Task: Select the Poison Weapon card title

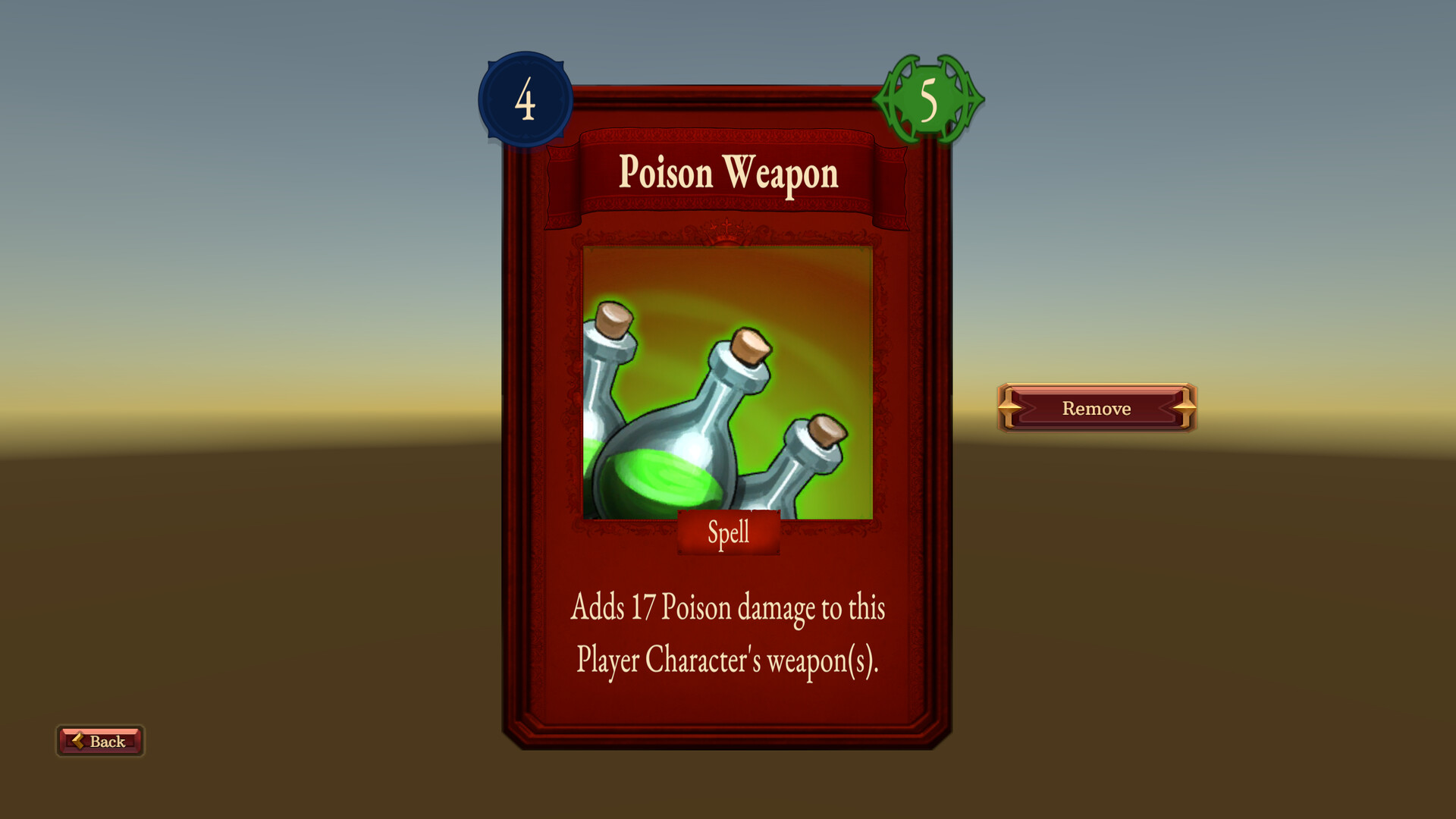Action: [728, 173]
